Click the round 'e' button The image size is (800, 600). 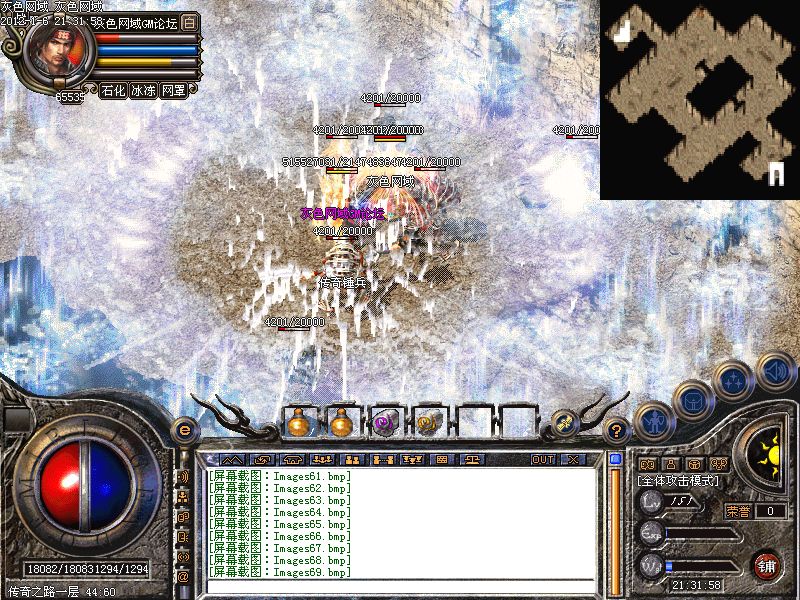[x=183, y=430]
